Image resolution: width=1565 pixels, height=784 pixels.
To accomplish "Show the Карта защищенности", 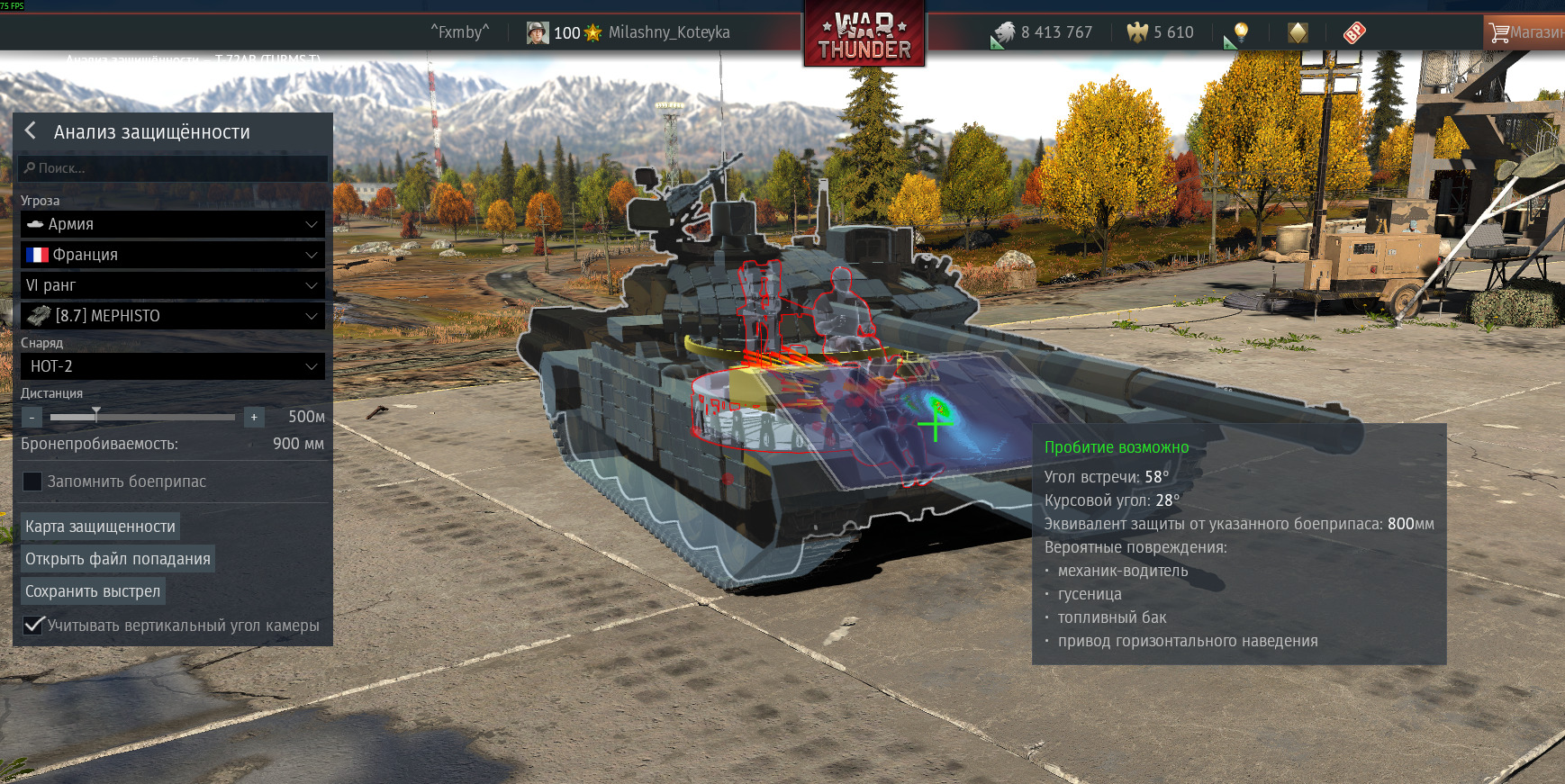I will coord(100,527).
